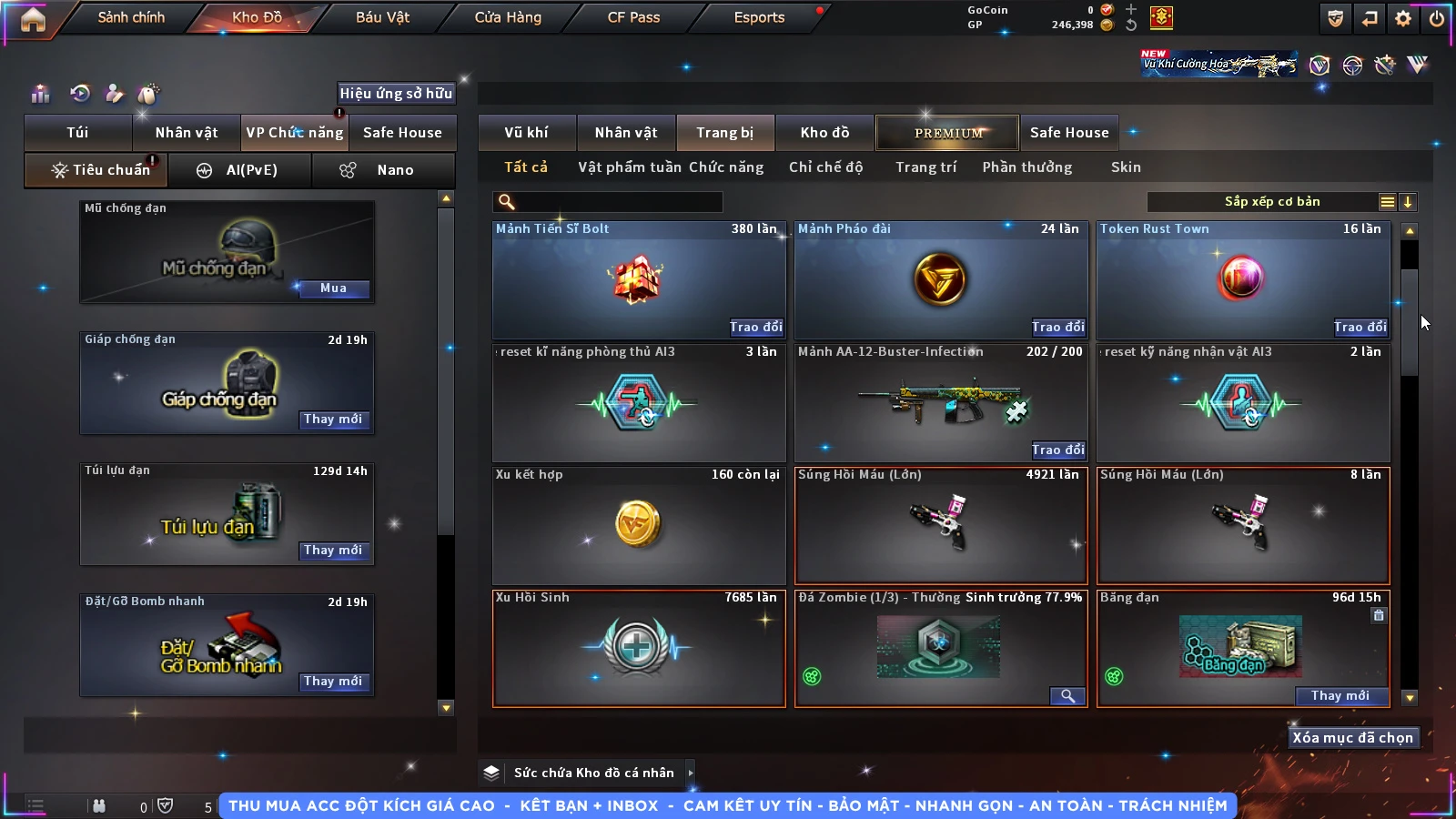The height and width of the screenshot is (819, 1456).
Task: Open settings via the gear icon
Action: (x=1403, y=18)
